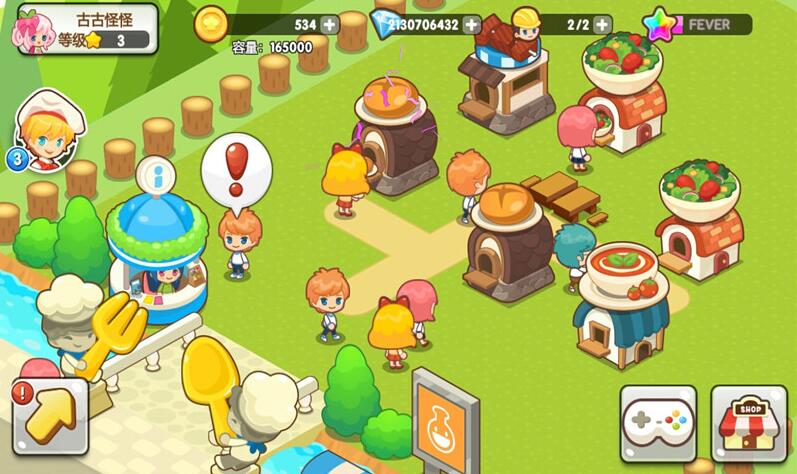The width and height of the screenshot is (797, 474).
Task: Add more builders with plus button
Action: pos(602,24)
